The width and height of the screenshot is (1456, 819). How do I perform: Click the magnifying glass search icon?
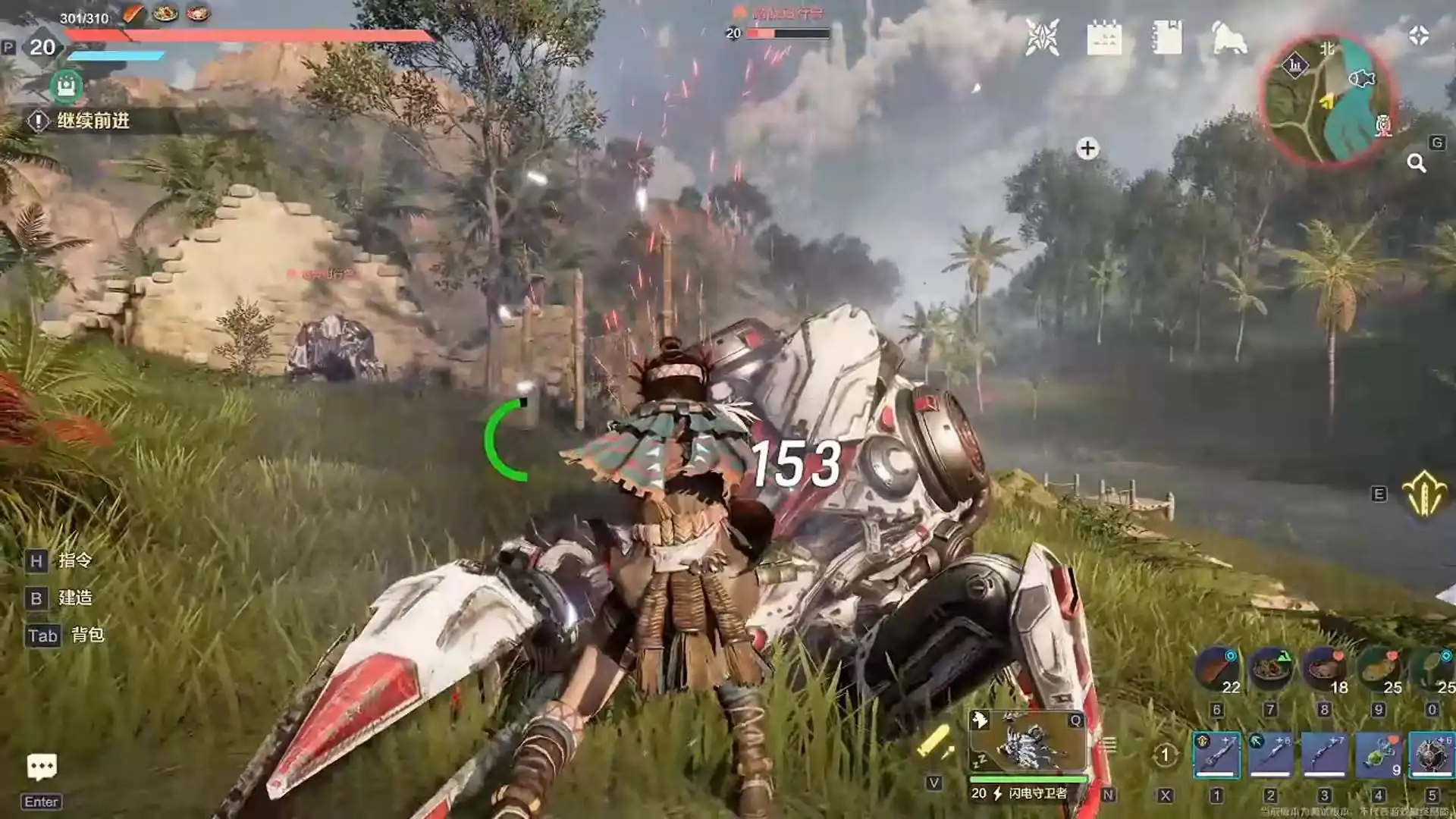coord(1416,163)
